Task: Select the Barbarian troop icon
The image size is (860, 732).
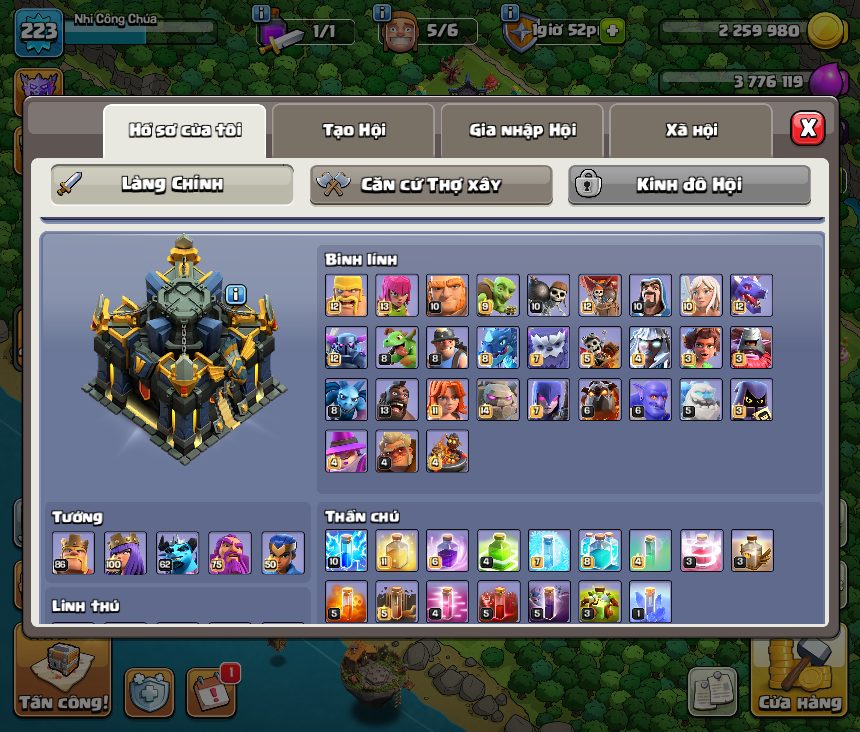Action: click(346, 296)
